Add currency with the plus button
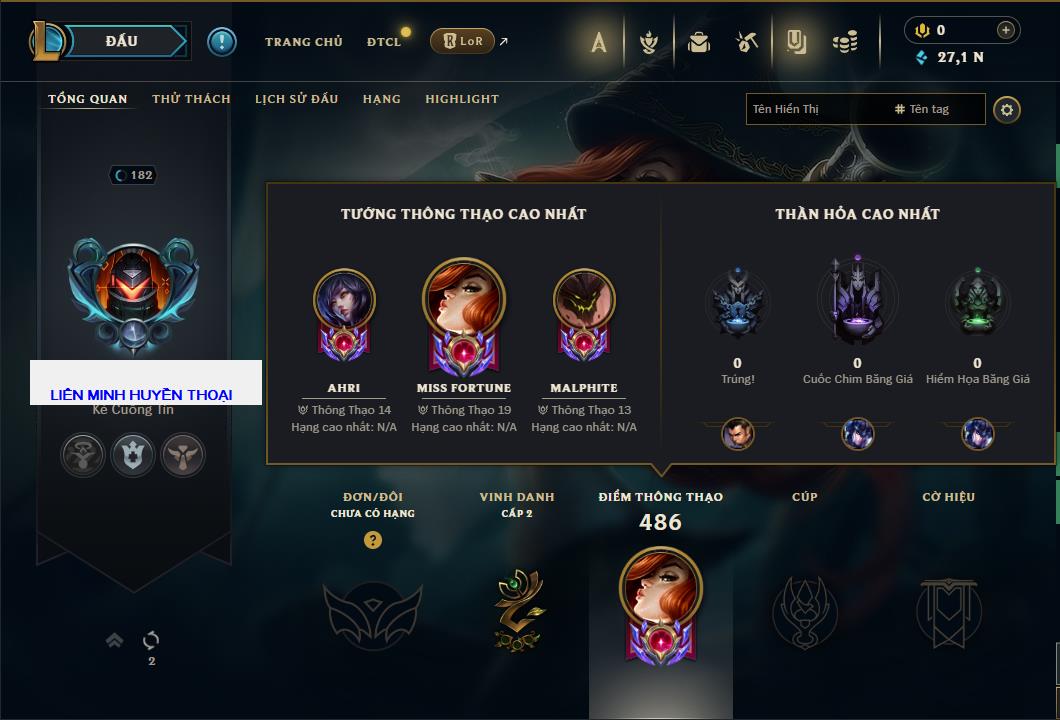Image resolution: width=1060 pixels, height=720 pixels. pyautogui.click(x=1005, y=30)
